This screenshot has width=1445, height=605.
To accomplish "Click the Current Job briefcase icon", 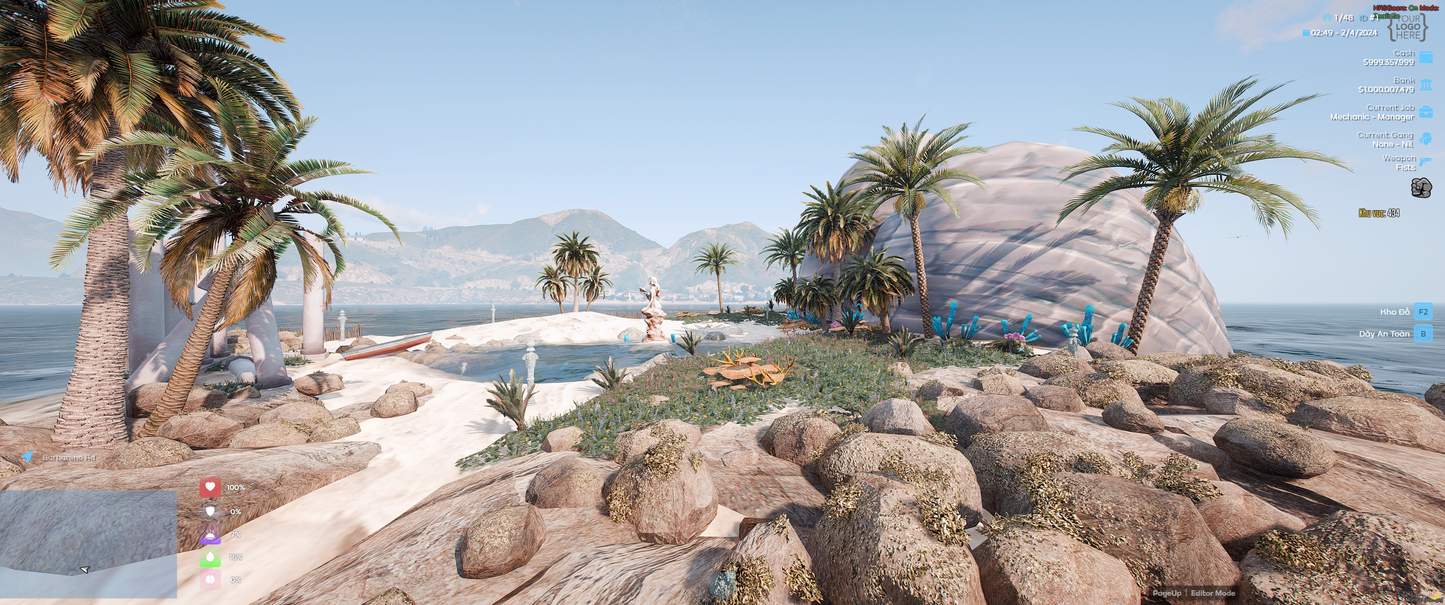I will pos(1426,112).
